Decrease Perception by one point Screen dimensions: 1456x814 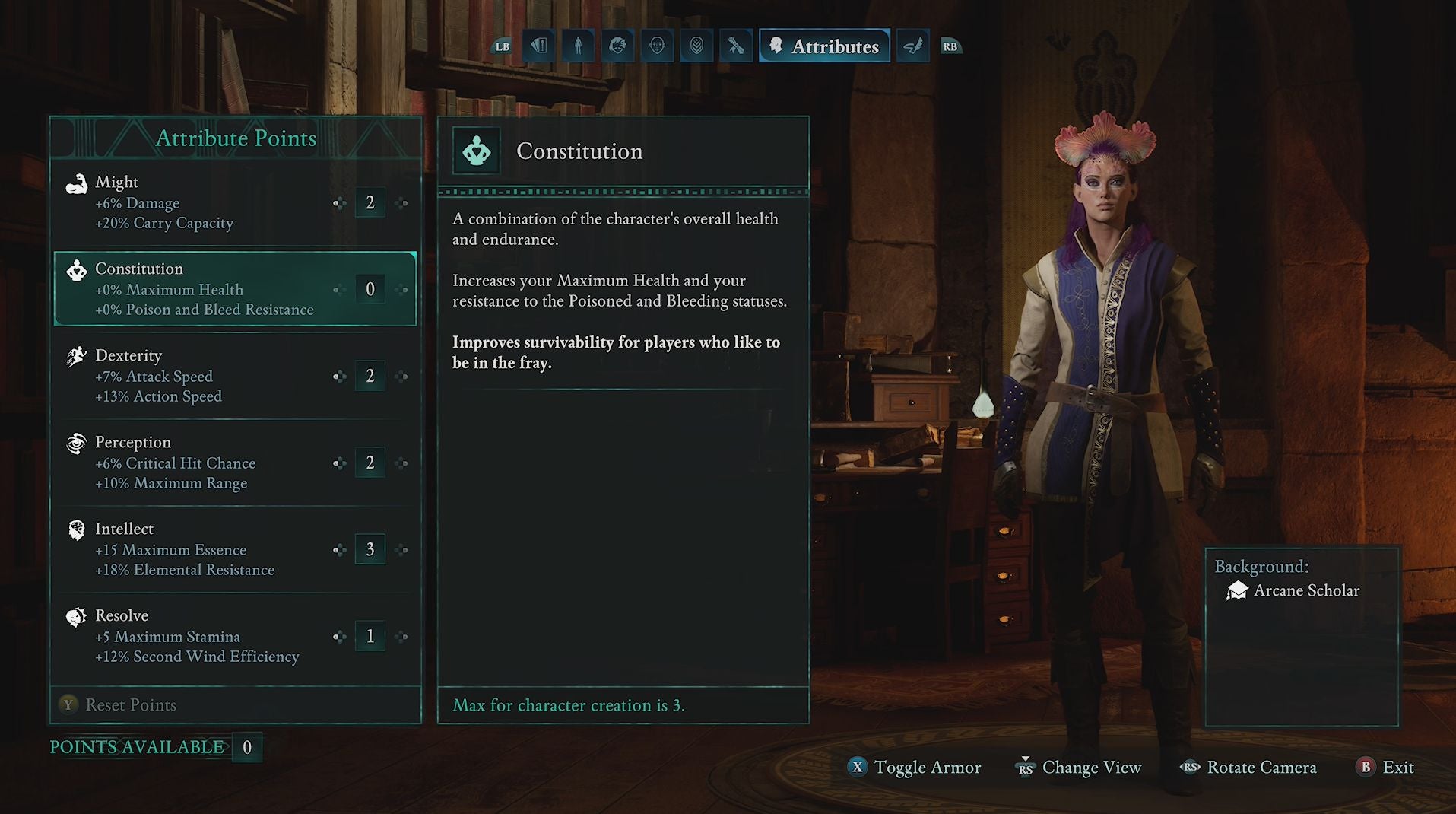tap(339, 463)
